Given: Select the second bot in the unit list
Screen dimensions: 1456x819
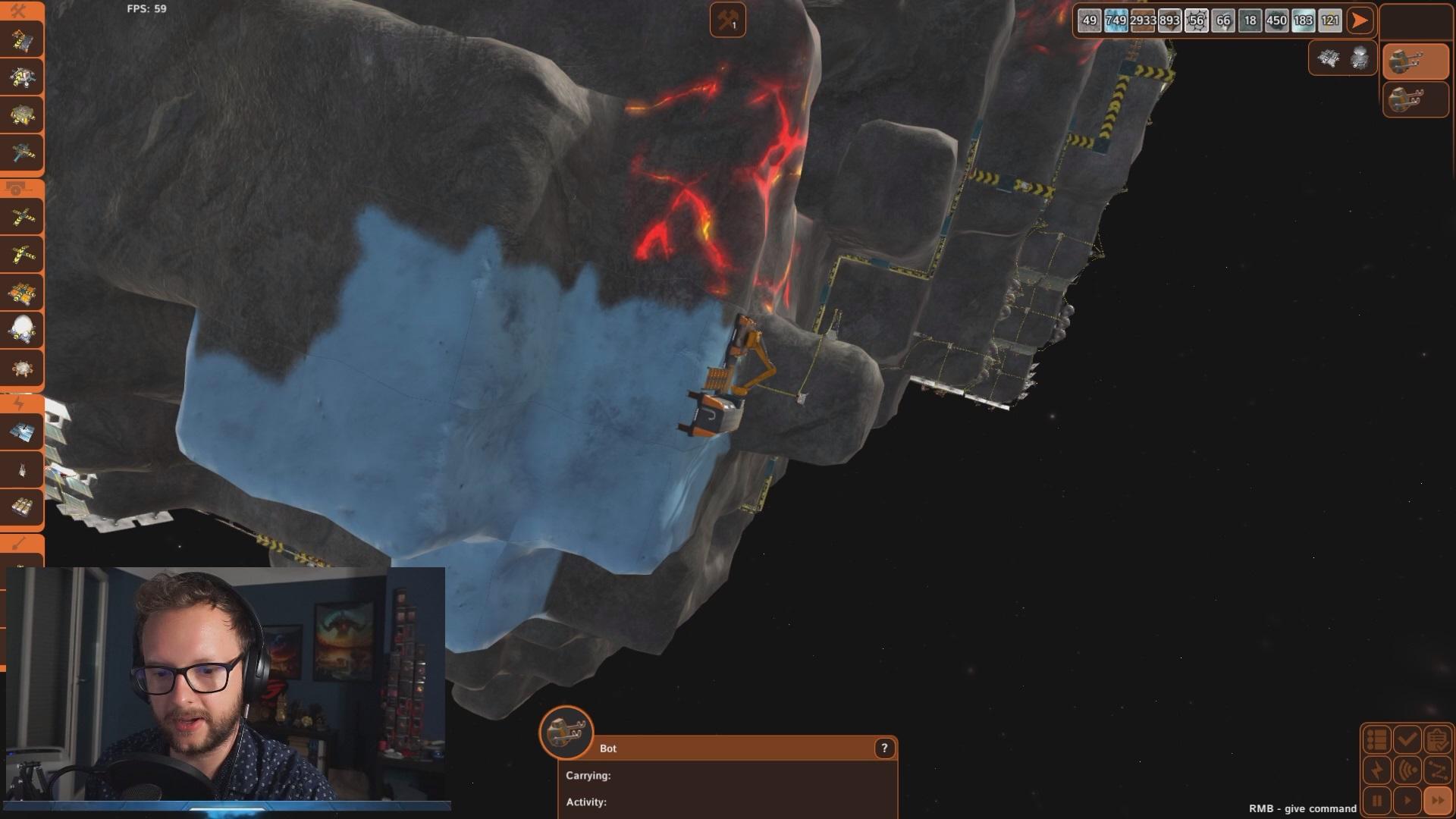Looking at the screenshot, I should point(1415,99).
